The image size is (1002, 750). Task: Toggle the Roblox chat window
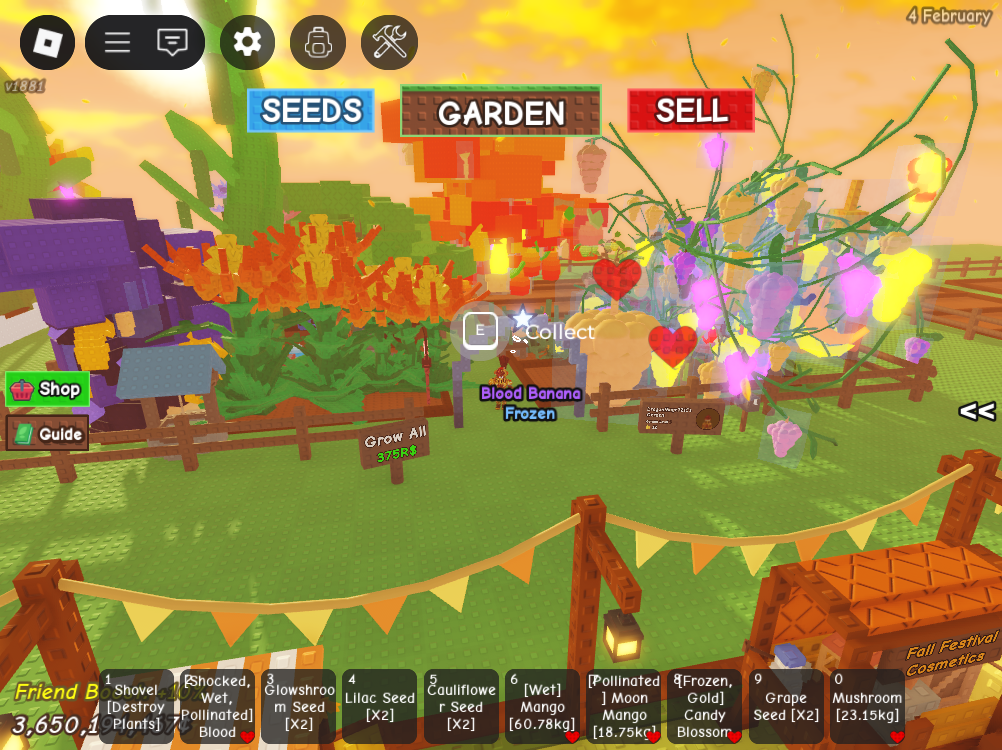click(x=172, y=42)
